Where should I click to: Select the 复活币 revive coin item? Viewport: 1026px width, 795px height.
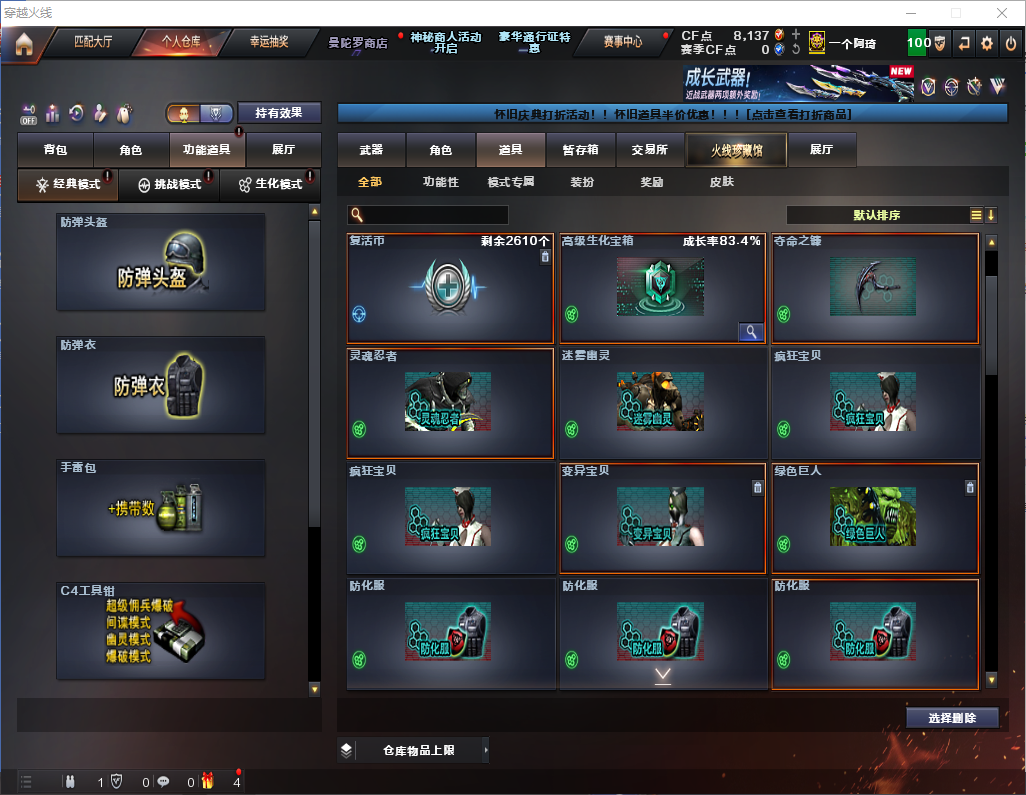click(450, 289)
